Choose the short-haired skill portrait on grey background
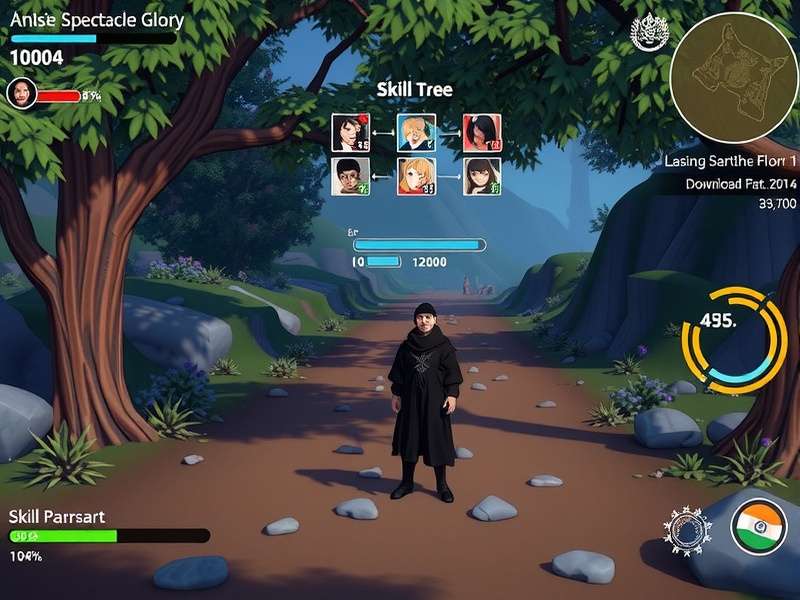Screen dimensions: 800x600 tap(350, 176)
